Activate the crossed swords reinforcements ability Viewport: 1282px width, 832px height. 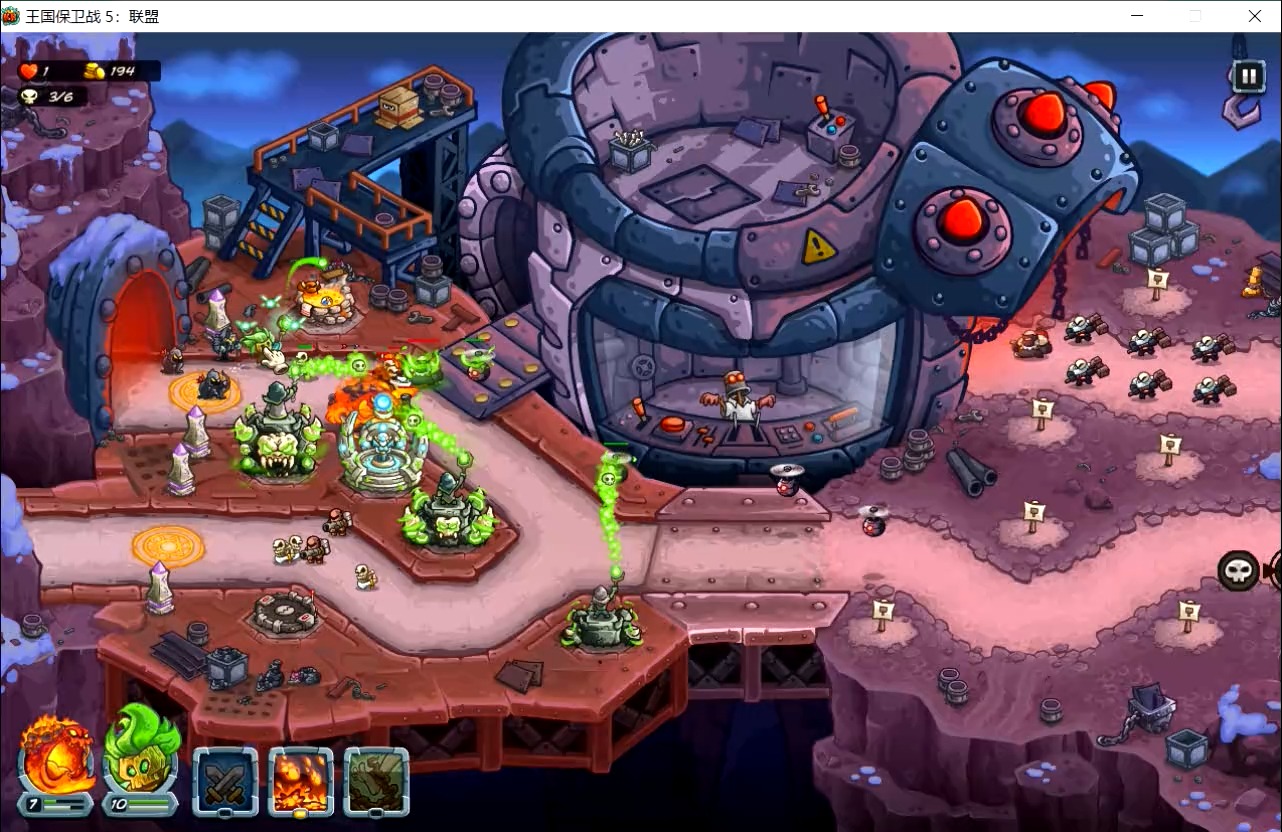pyautogui.click(x=225, y=781)
